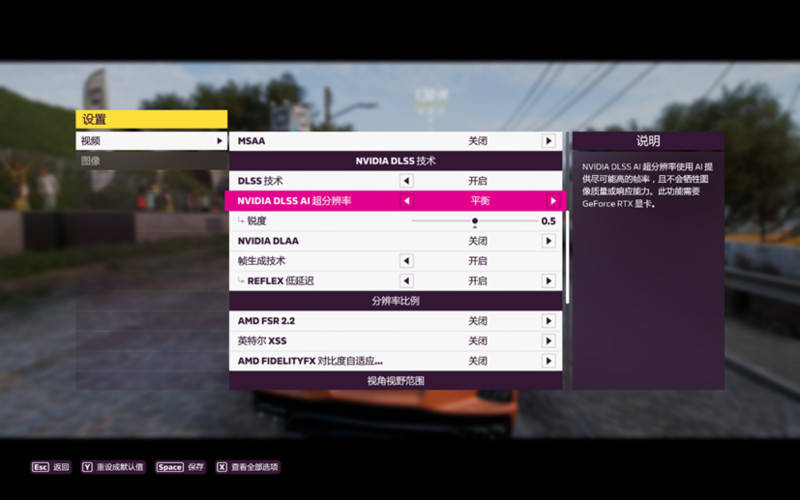Click the right arrow on NVIDIA DLAA
The height and width of the screenshot is (500, 800).
[x=548, y=241]
